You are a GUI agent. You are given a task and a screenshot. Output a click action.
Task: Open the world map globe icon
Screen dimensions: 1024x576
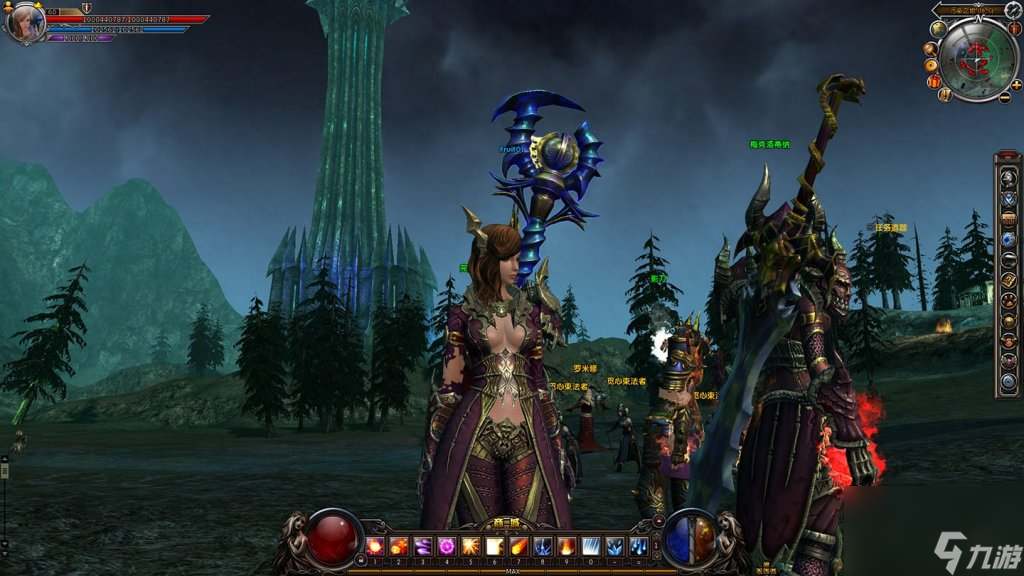pyautogui.click(x=938, y=29)
